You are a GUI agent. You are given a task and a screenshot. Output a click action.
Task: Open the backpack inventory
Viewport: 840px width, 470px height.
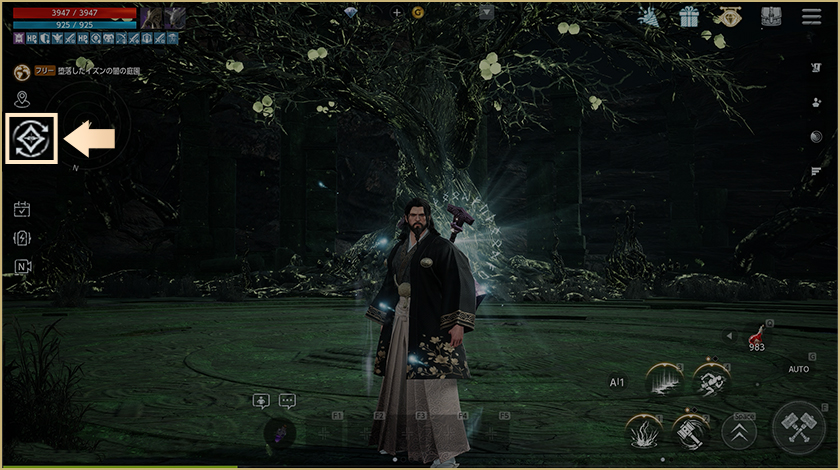coord(770,17)
